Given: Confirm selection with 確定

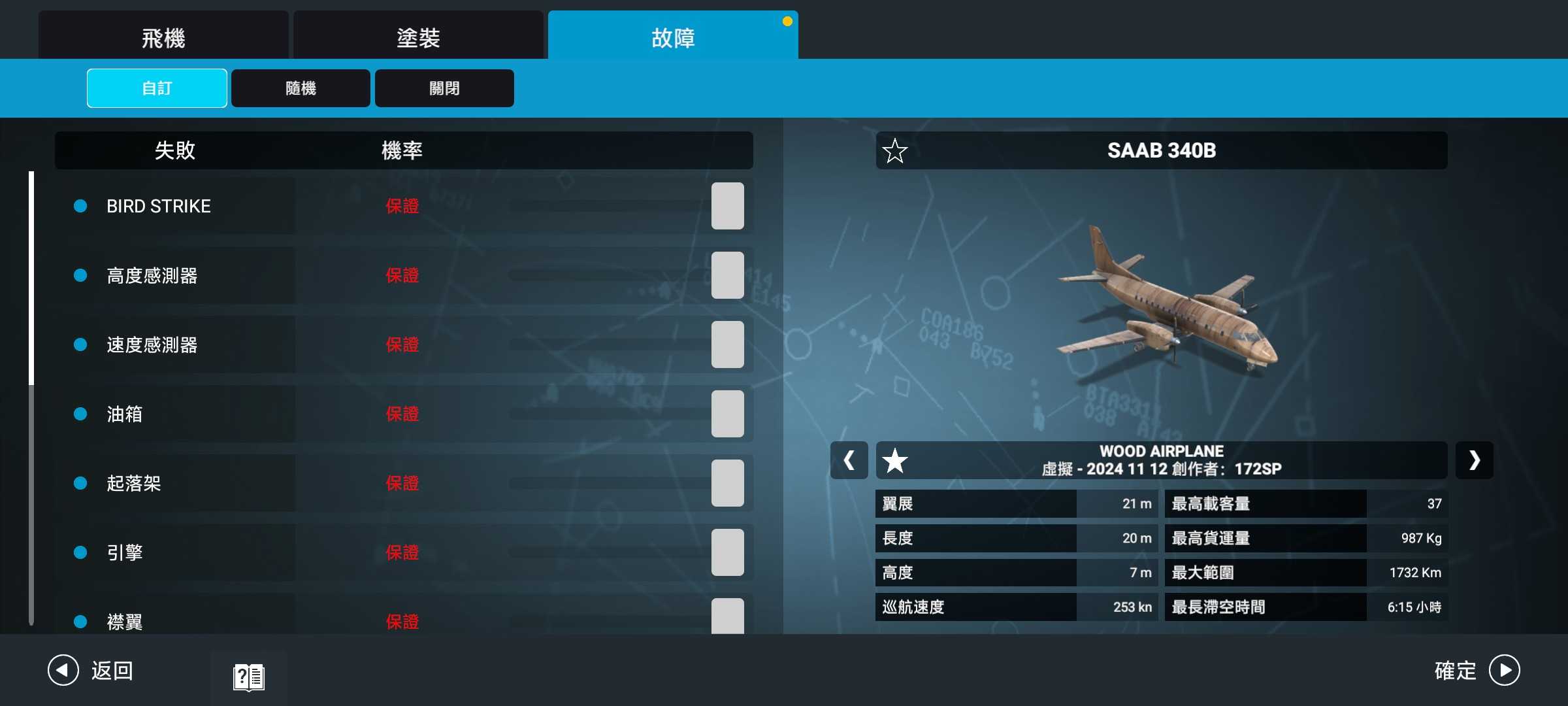Looking at the screenshot, I should click(x=1477, y=671).
